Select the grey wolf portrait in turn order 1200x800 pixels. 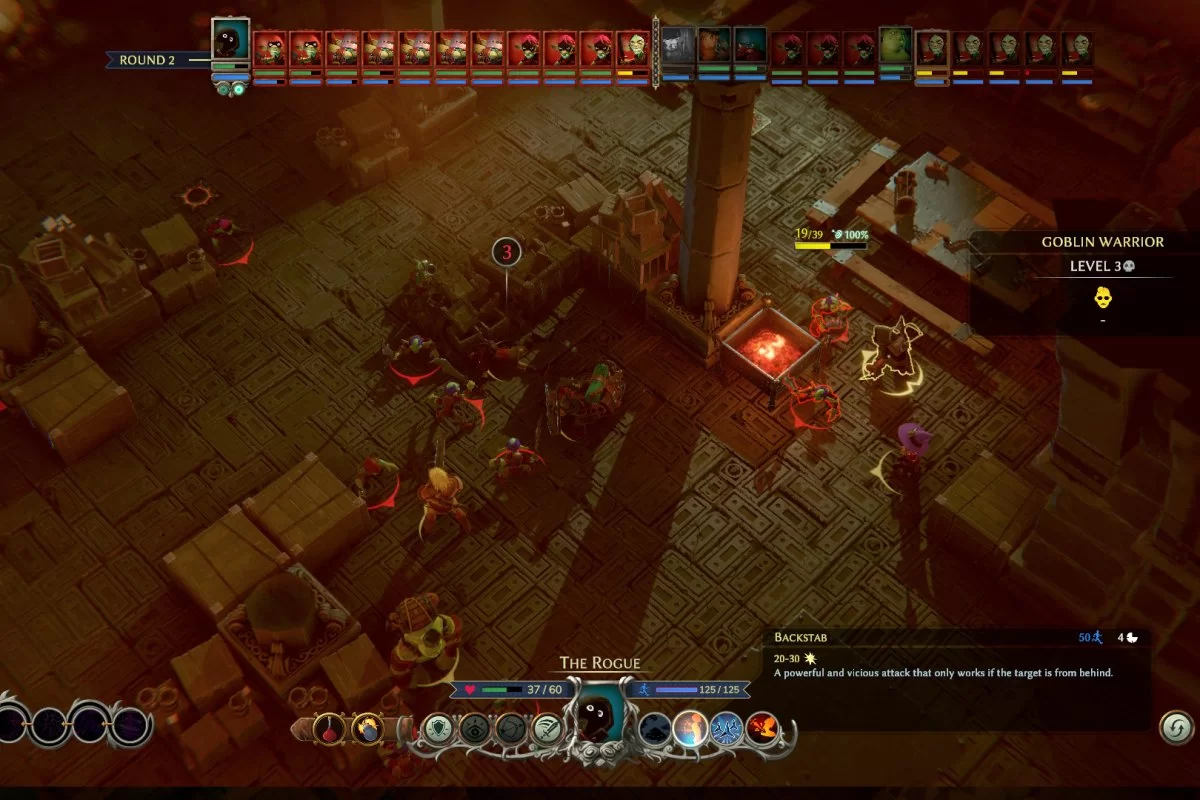coord(678,47)
